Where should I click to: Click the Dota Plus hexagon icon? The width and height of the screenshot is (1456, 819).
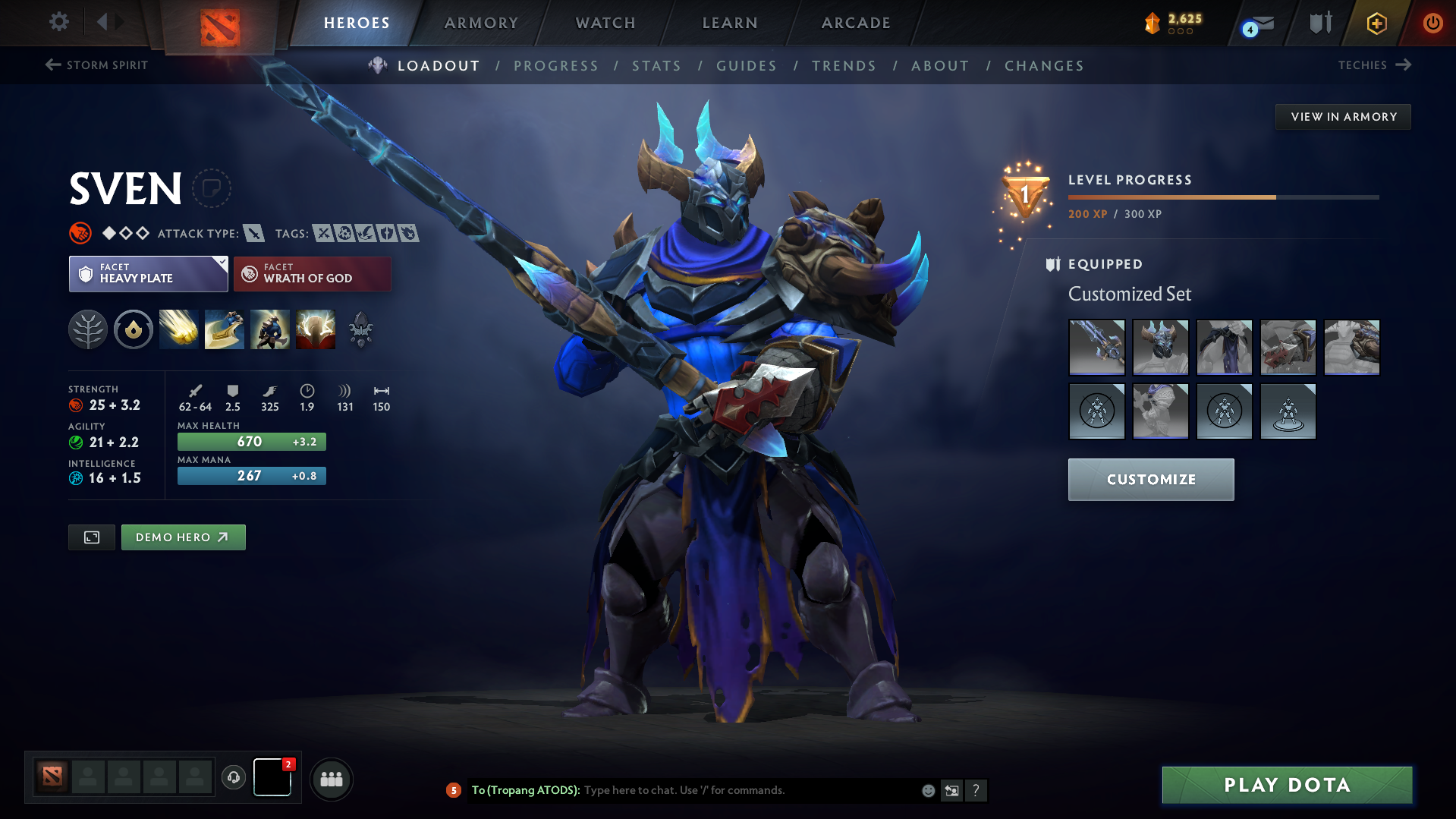coord(1375,23)
